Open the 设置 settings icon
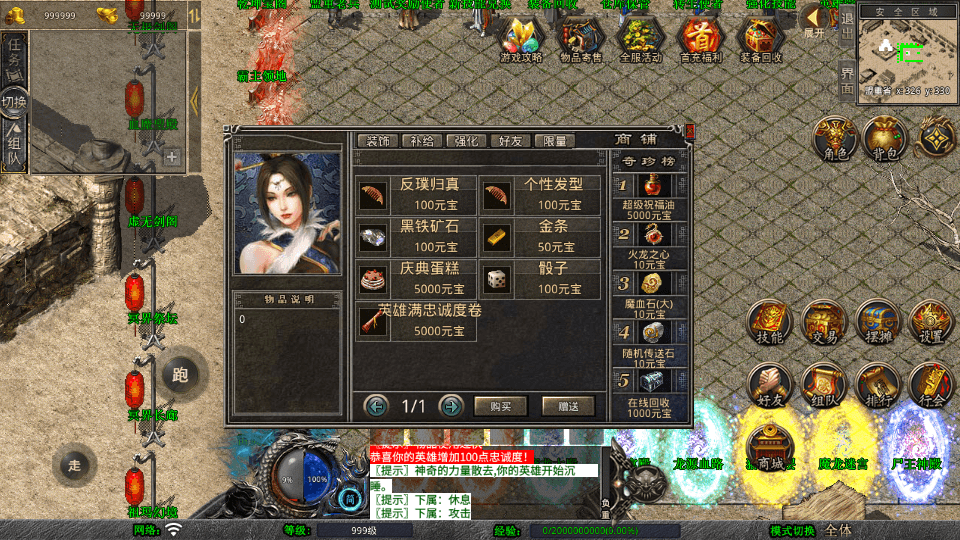960x540 pixels. coord(929,323)
